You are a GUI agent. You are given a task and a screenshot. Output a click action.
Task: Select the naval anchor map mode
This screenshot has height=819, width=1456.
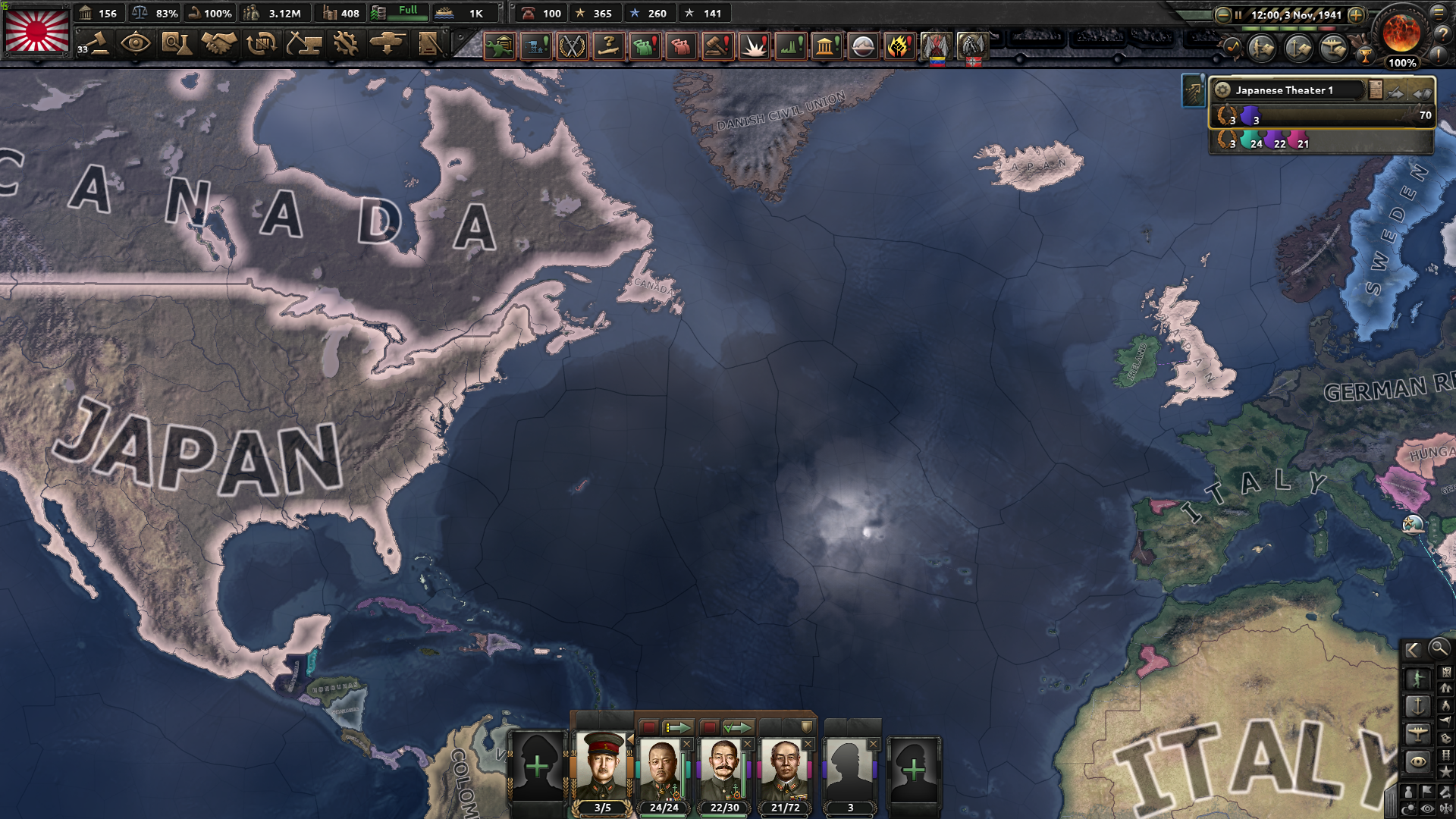[1418, 706]
